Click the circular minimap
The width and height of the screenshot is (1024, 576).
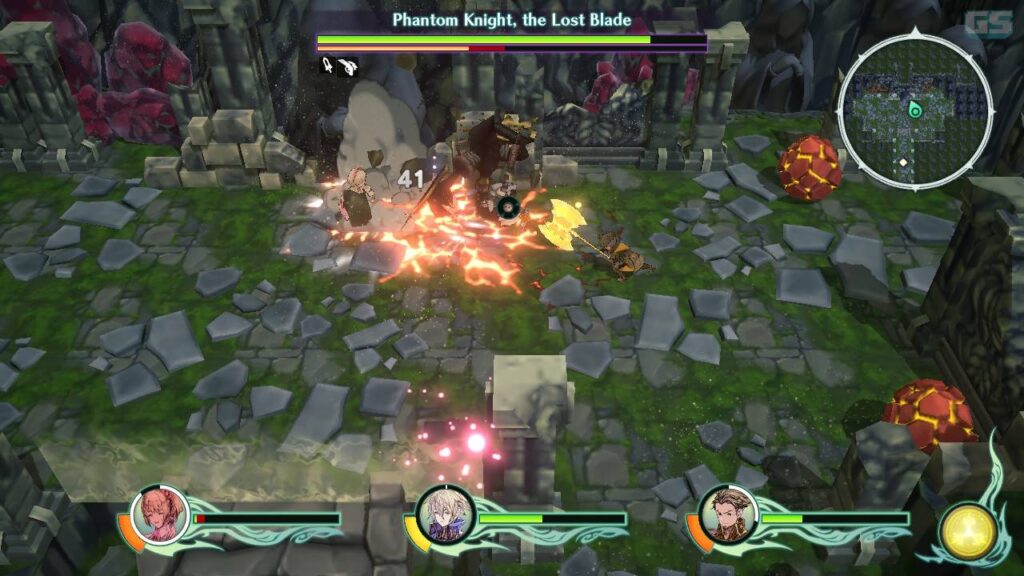914,110
